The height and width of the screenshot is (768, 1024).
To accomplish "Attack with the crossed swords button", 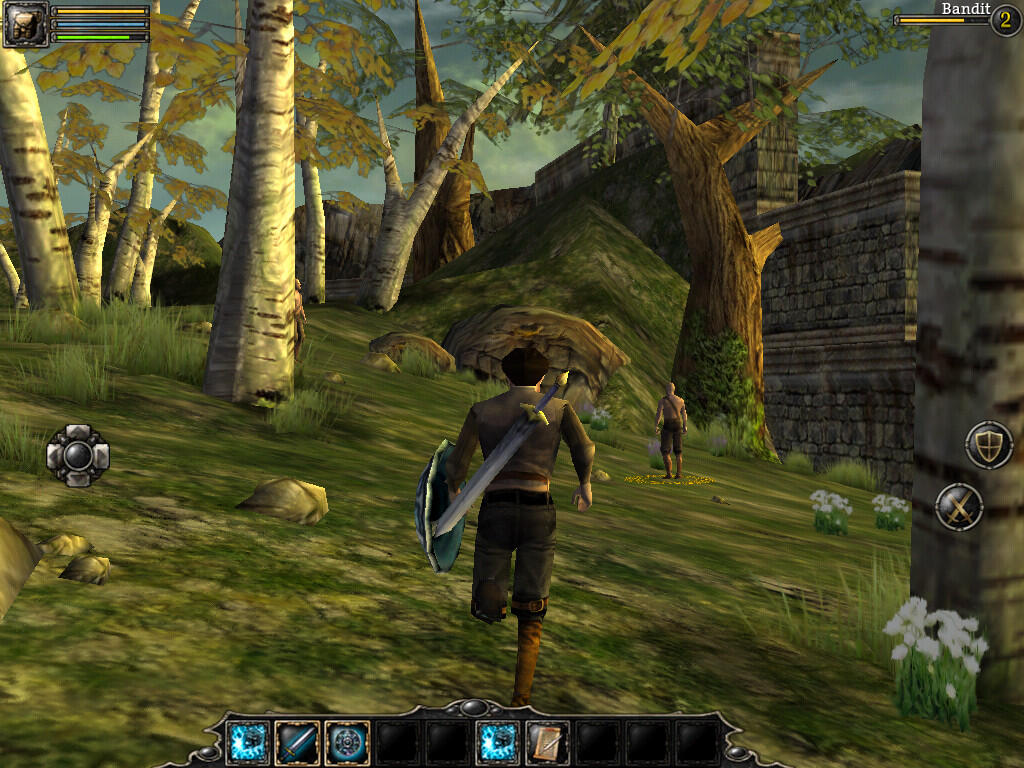I will [959, 507].
